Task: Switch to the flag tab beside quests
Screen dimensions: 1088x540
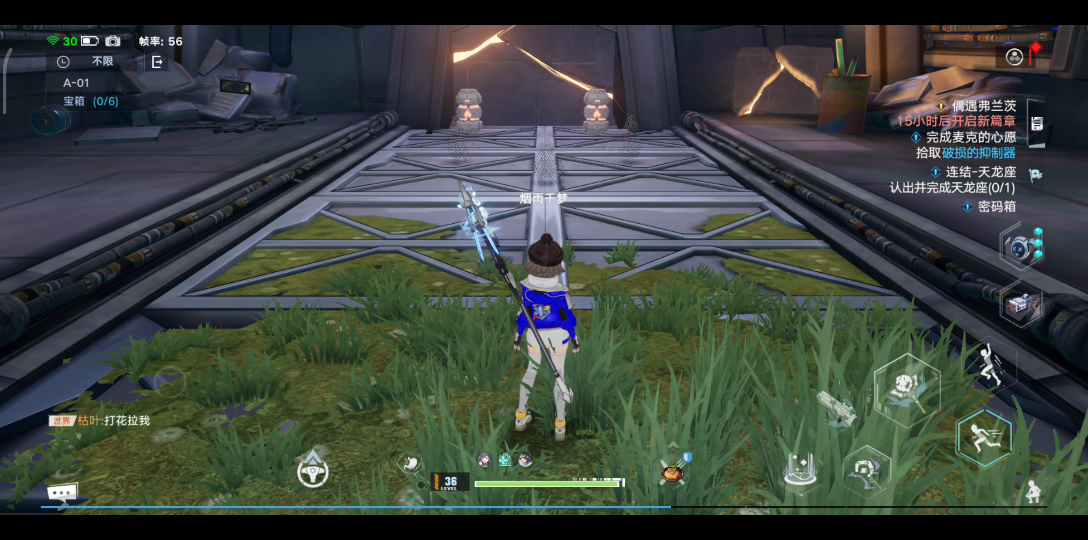Action: (1037, 174)
